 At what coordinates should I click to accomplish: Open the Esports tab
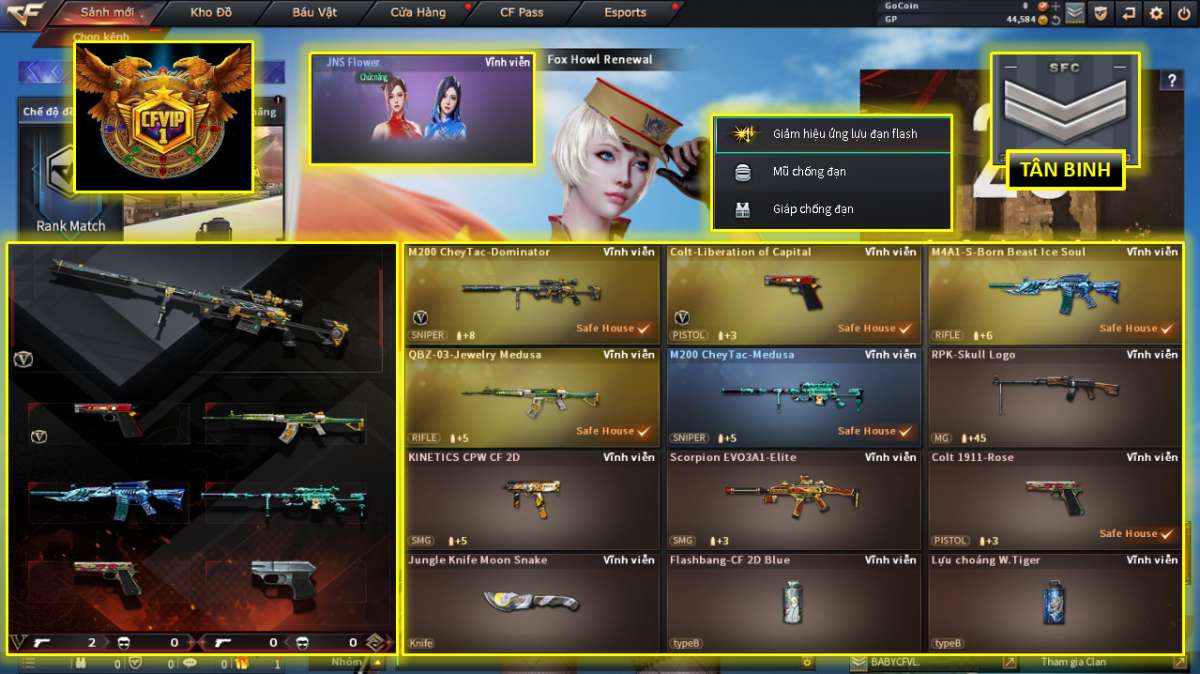click(625, 13)
